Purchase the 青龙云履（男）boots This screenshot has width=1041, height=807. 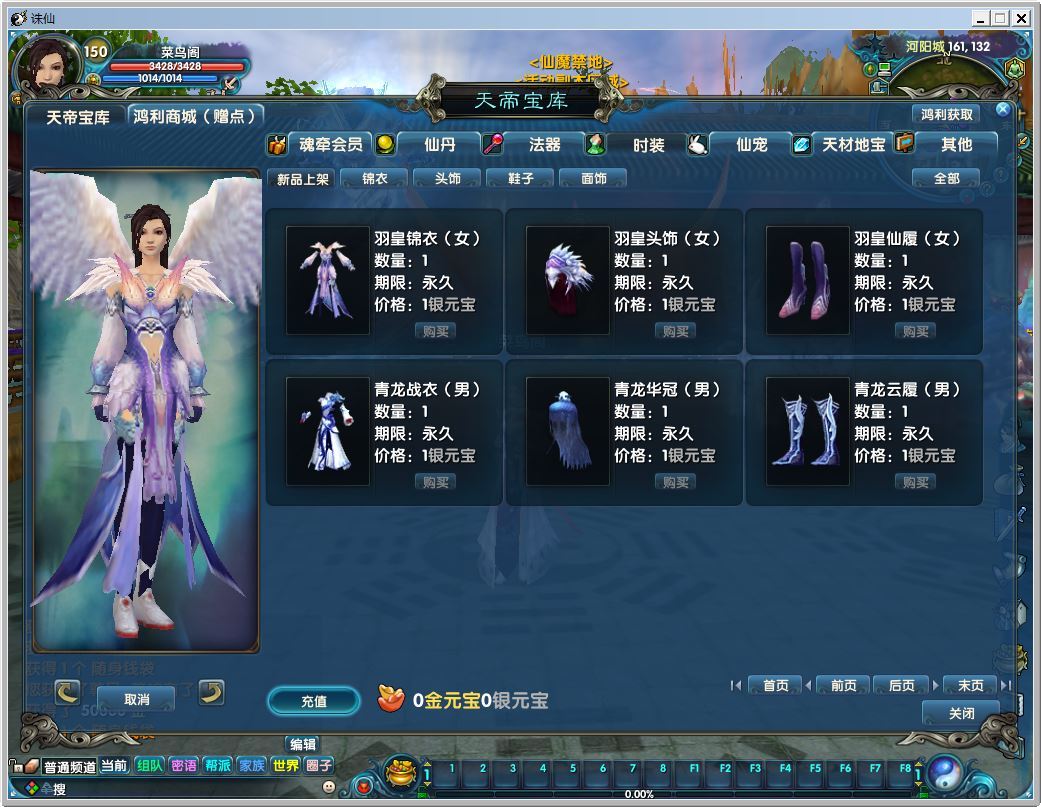coord(916,482)
